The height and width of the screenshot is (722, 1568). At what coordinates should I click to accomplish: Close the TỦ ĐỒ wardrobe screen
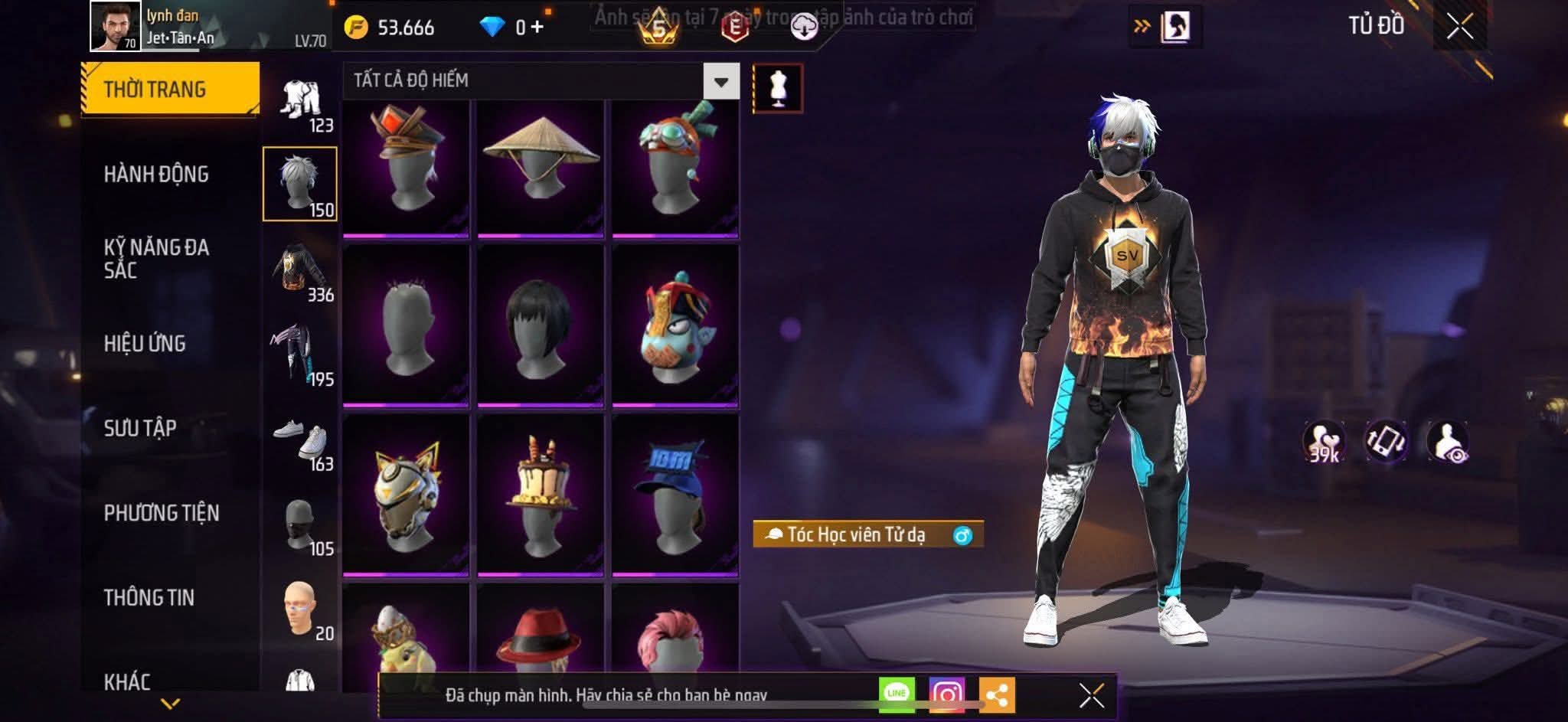point(1459,28)
